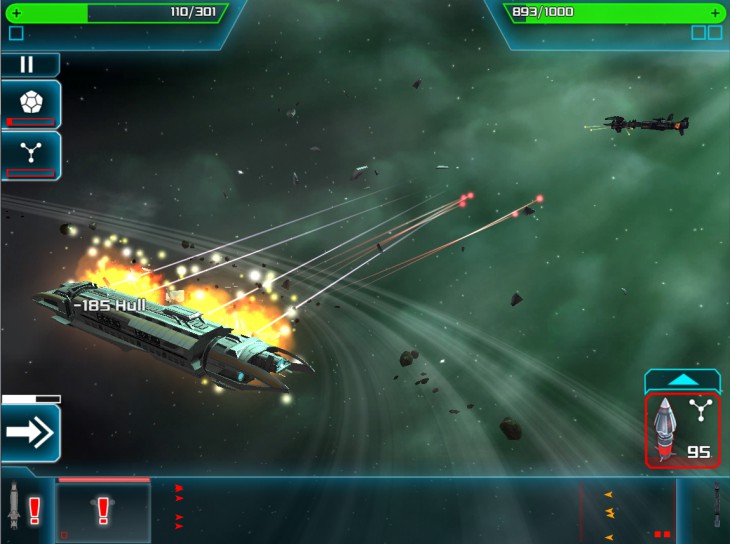Tap the forward double-arrow button
730x544 pixels.
(30, 432)
